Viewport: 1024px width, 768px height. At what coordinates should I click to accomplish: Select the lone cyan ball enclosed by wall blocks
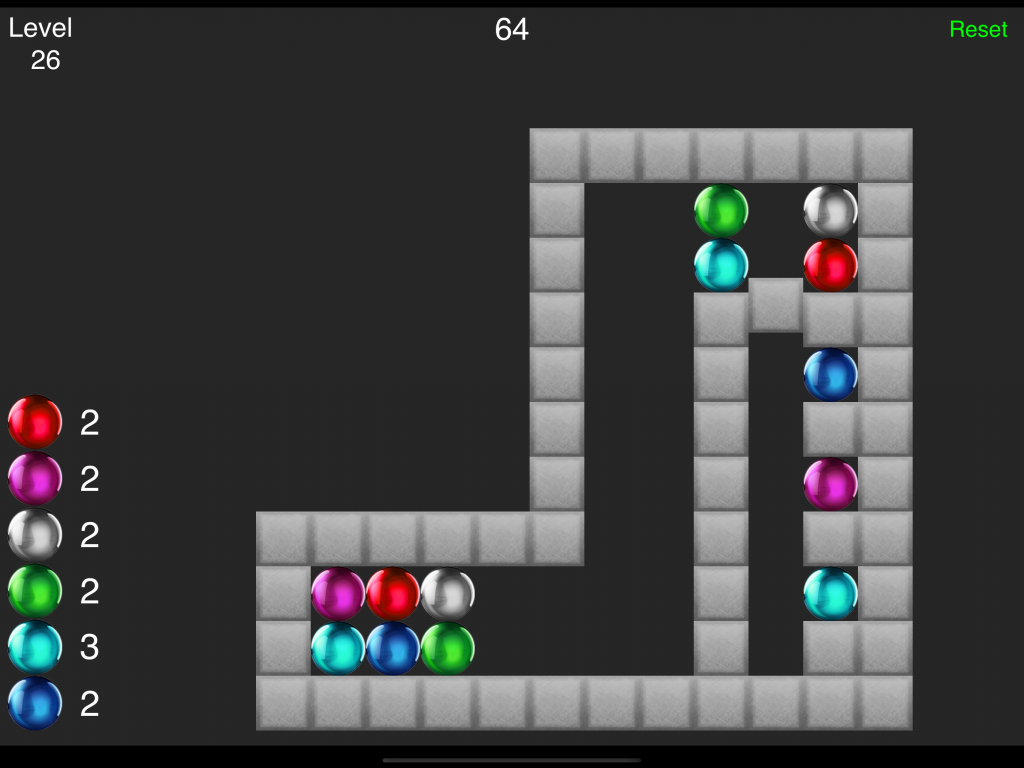point(830,593)
